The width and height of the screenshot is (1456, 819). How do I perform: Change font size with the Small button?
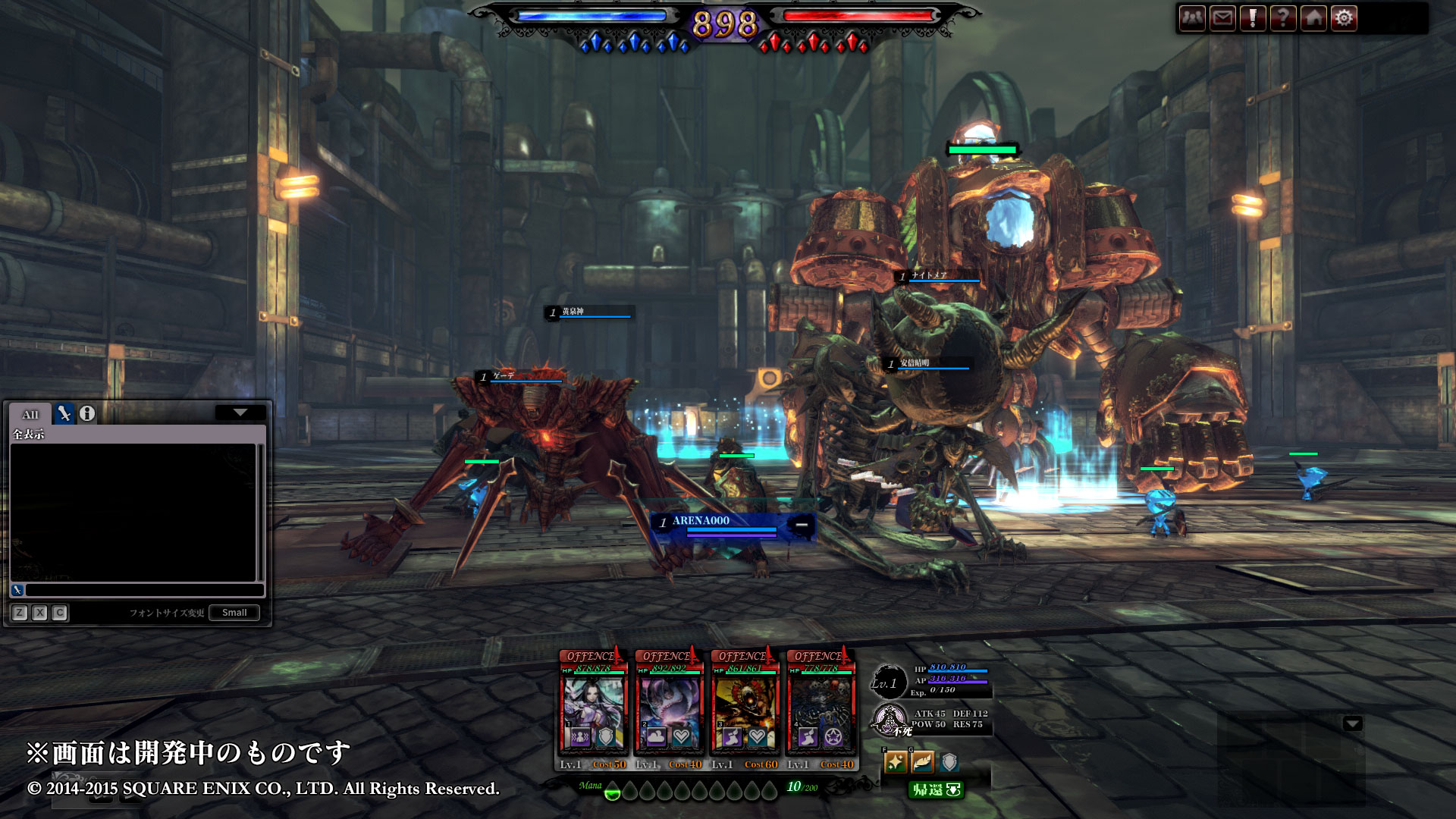point(234,613)
